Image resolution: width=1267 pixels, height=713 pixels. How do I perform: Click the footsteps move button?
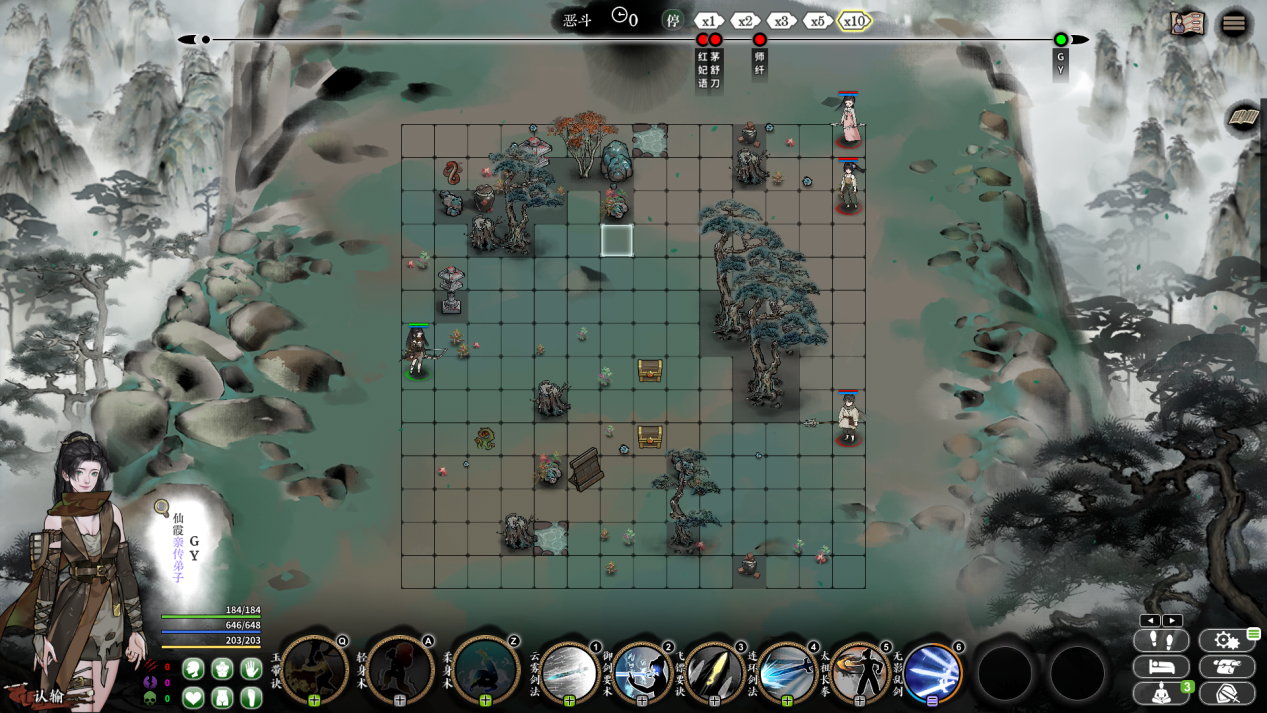[x=1161, y=640]
